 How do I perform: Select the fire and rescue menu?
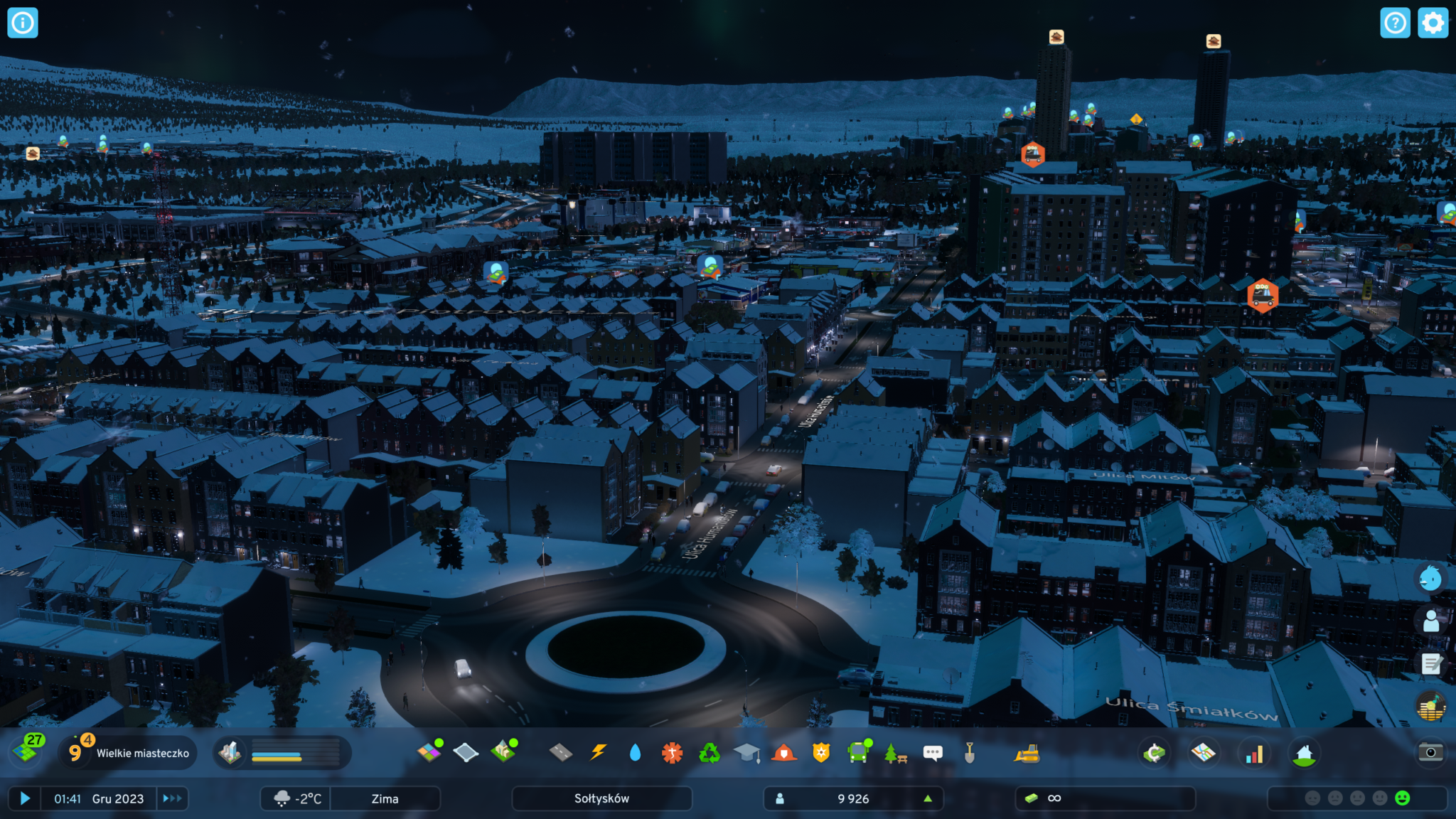tap(783, 752)
